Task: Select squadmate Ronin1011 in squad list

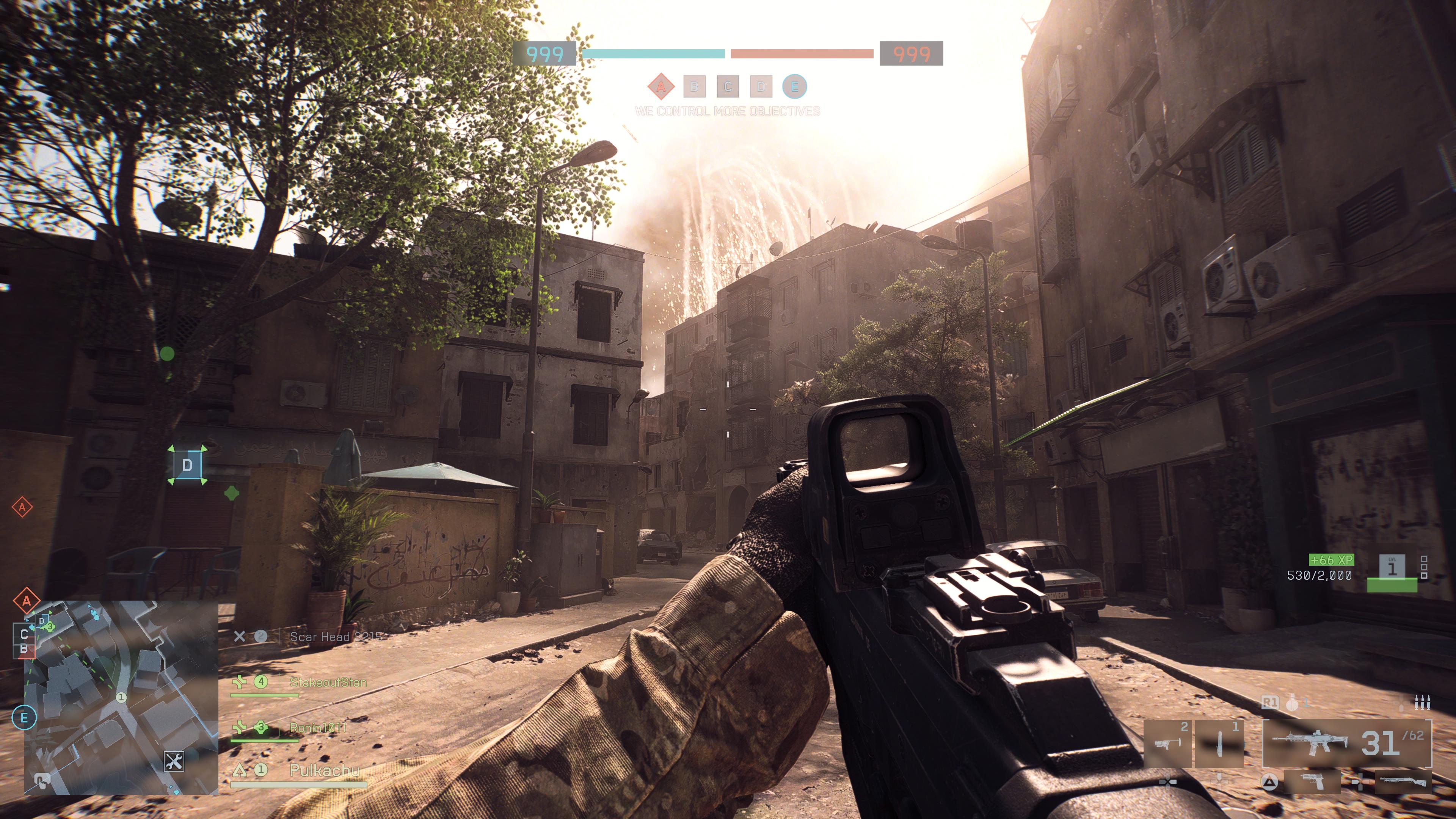Action: click(318, 728)
